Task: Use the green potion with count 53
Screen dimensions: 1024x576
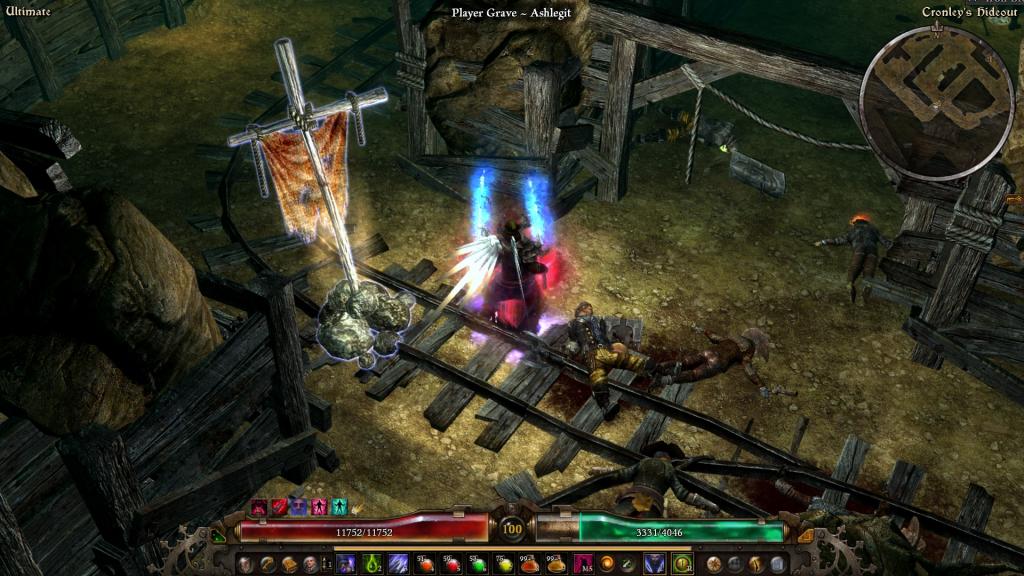Action: (477, 564)
